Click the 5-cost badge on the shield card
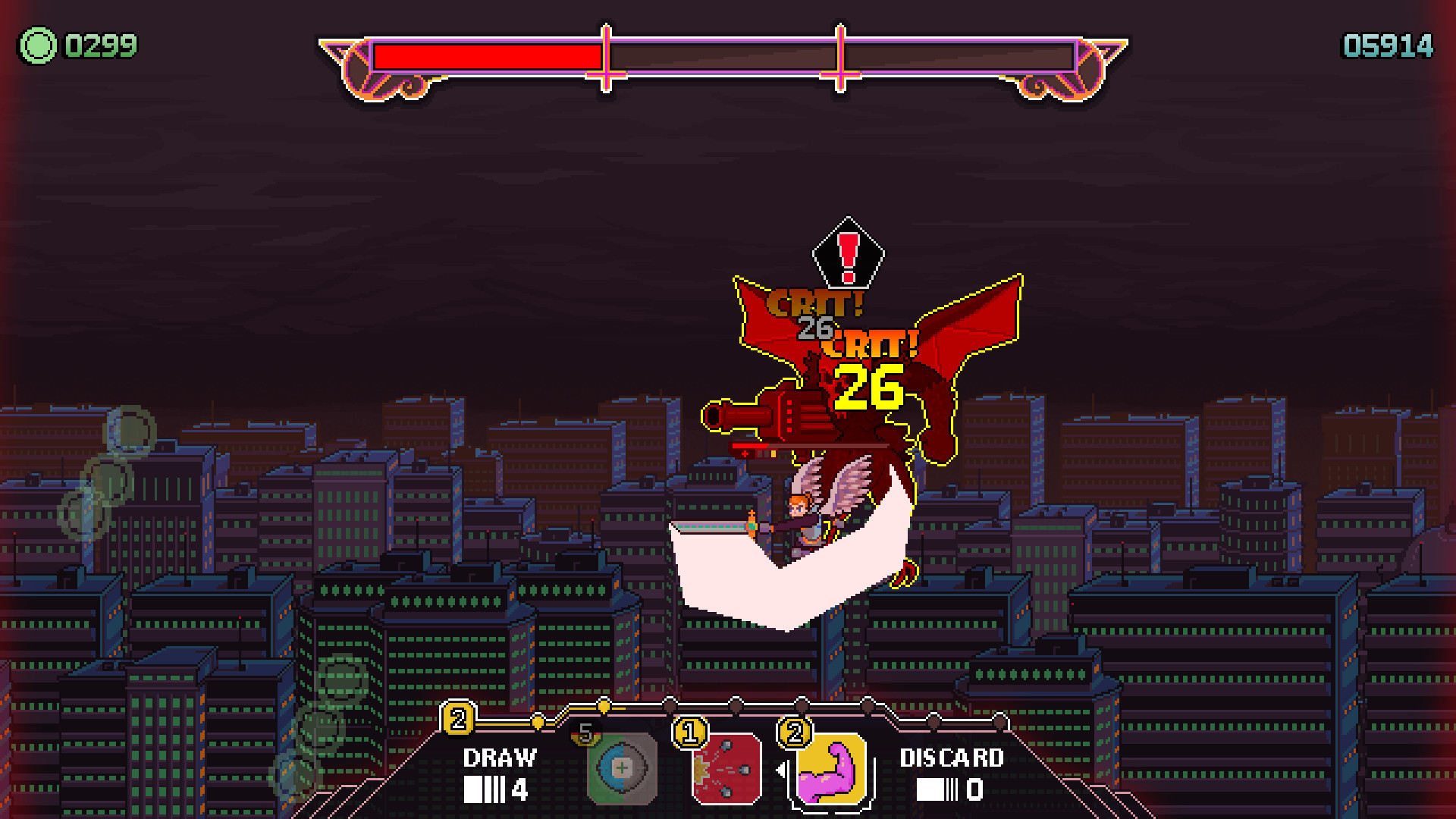Viewport: 1456px width, 819px height. [585, 733]
